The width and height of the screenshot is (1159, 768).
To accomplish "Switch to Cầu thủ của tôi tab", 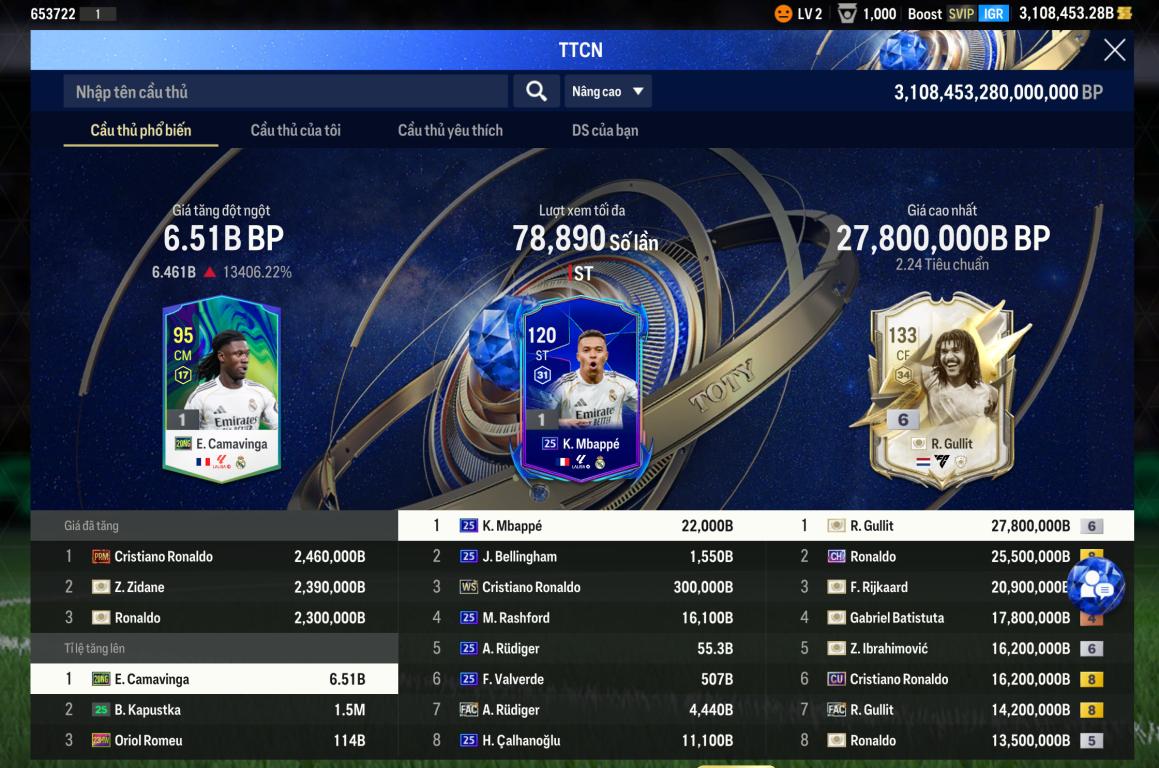I will point(295,130).
